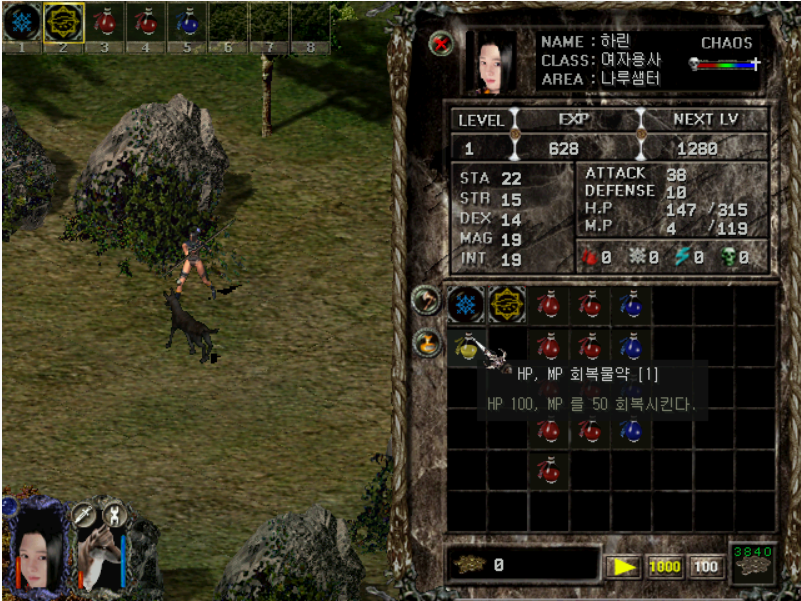Click the yellow arrow button by the gold field
This screenshot has width=801, height=601.
coord(624,566)
